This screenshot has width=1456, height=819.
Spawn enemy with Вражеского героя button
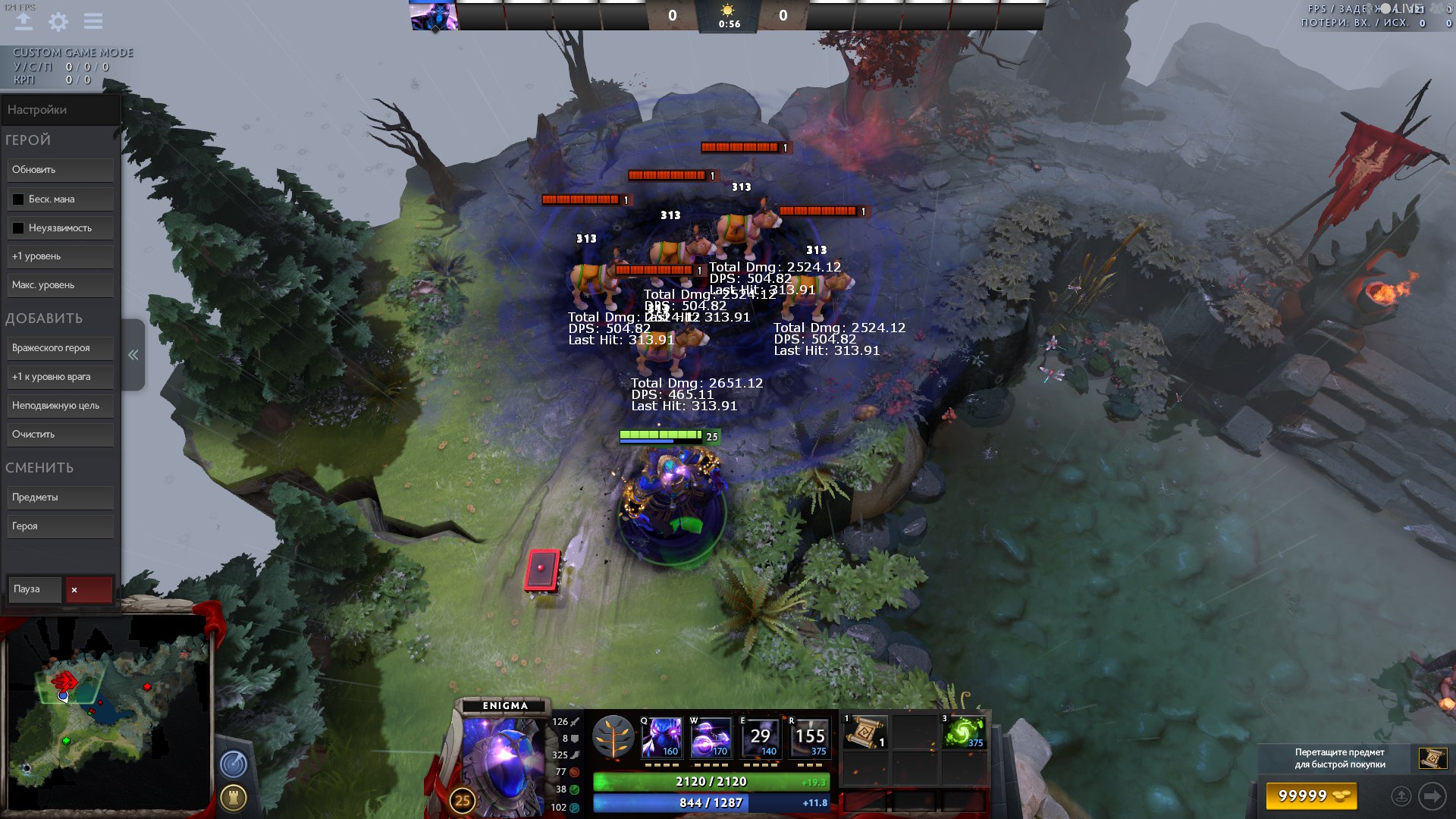[x=61, y=348]
